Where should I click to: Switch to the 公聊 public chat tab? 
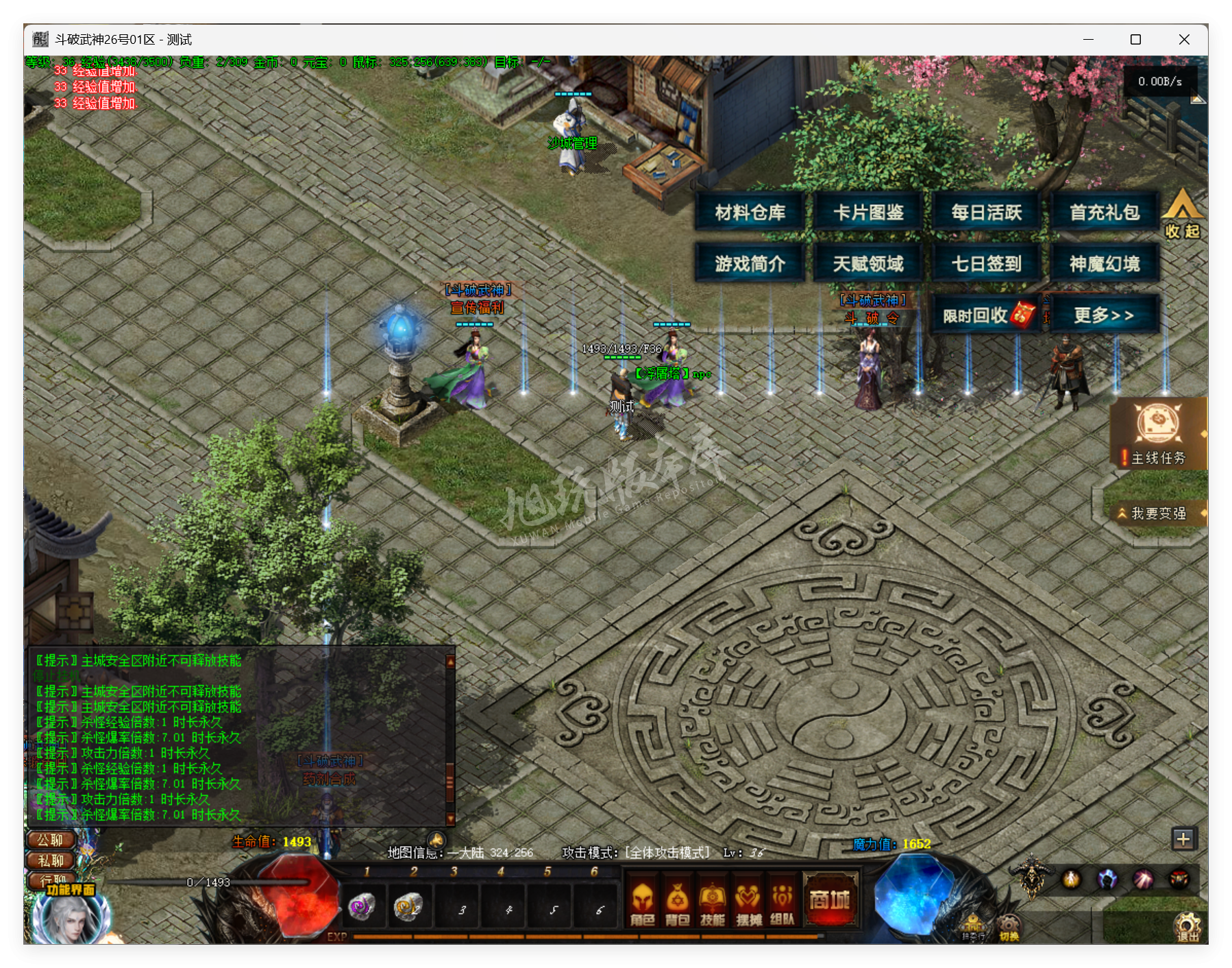point(49,840)
